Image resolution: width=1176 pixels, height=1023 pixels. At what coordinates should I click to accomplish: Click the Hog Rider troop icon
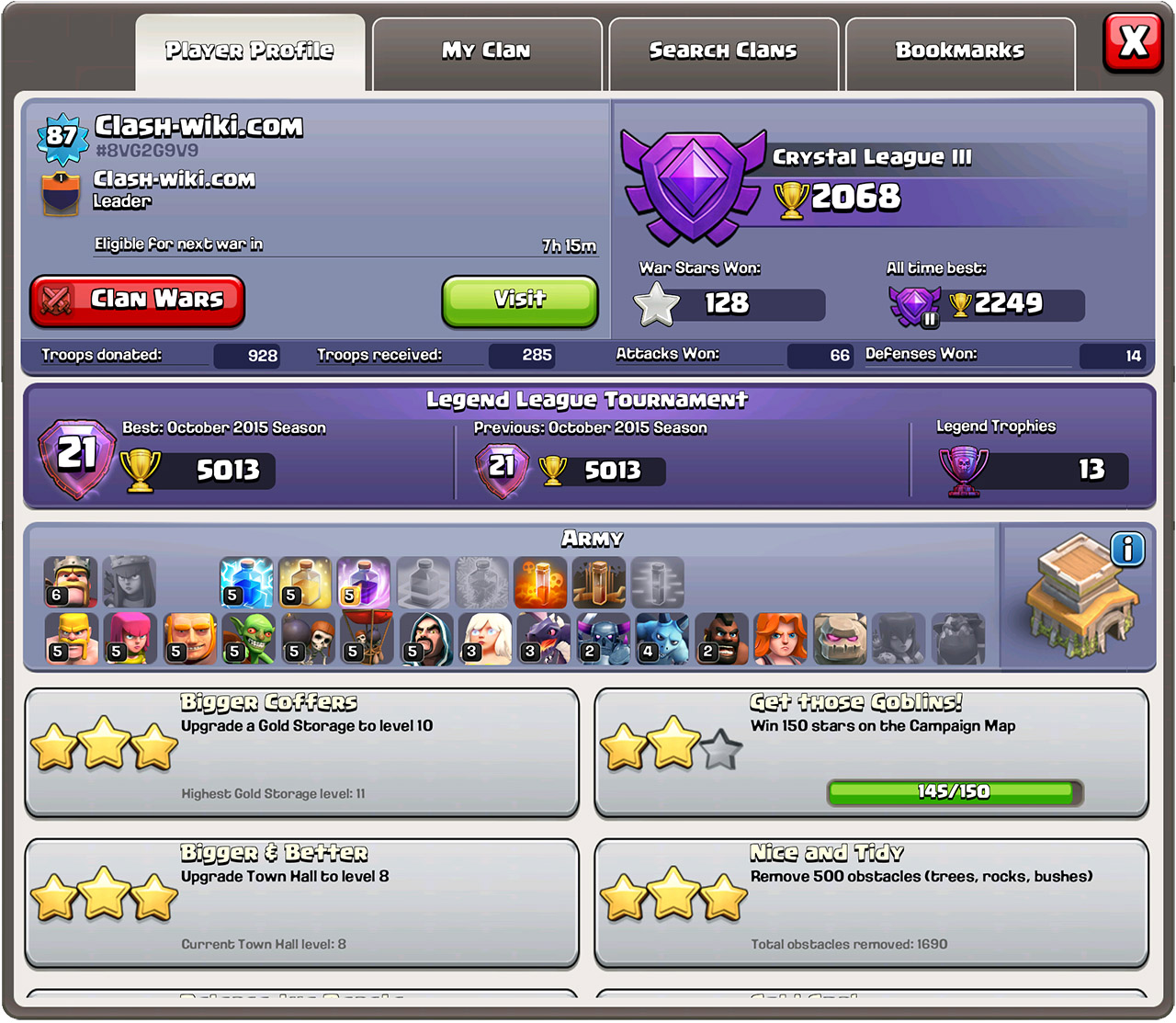pos(718,638)
